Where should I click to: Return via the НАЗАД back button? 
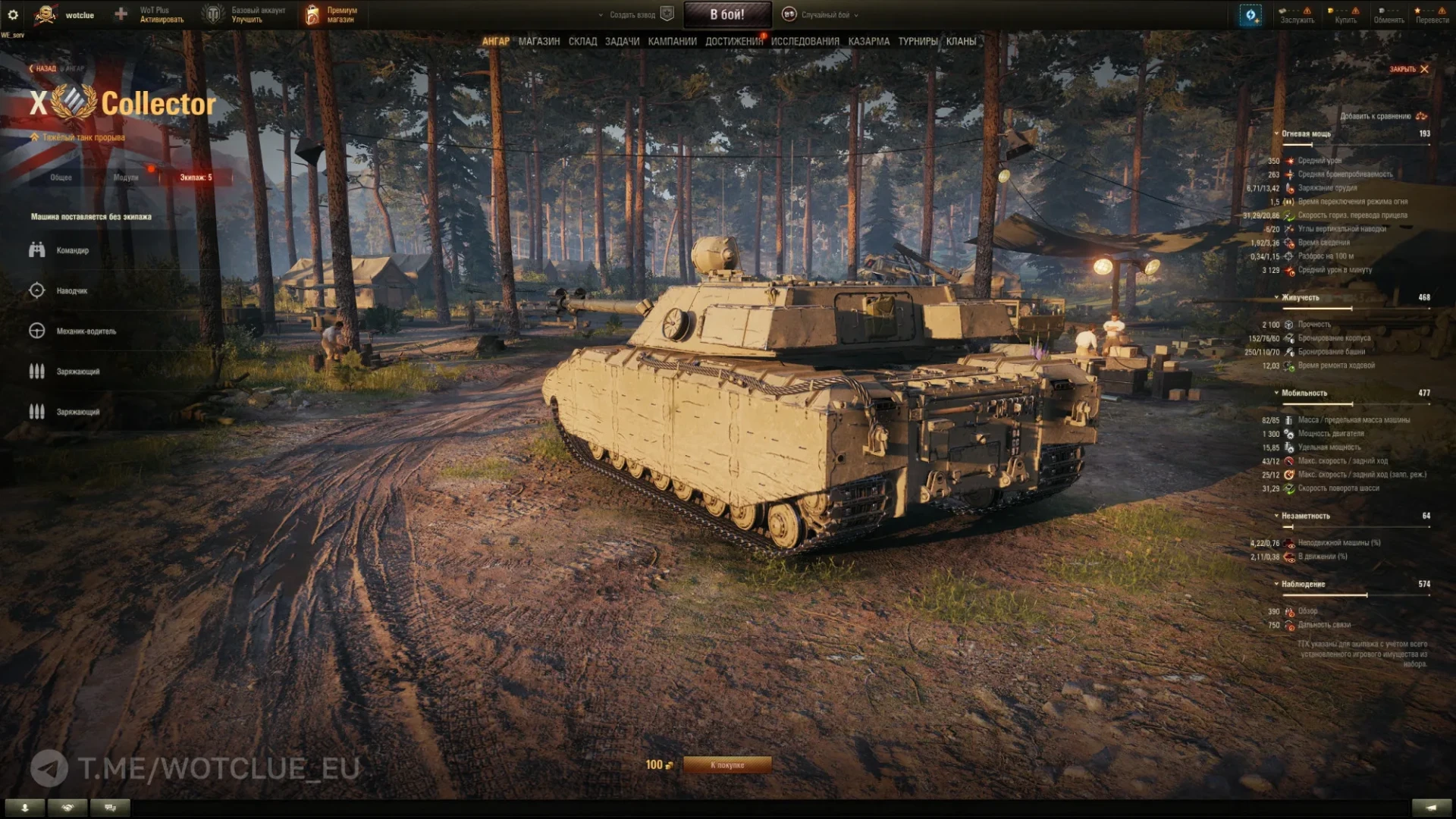point(43,69)
